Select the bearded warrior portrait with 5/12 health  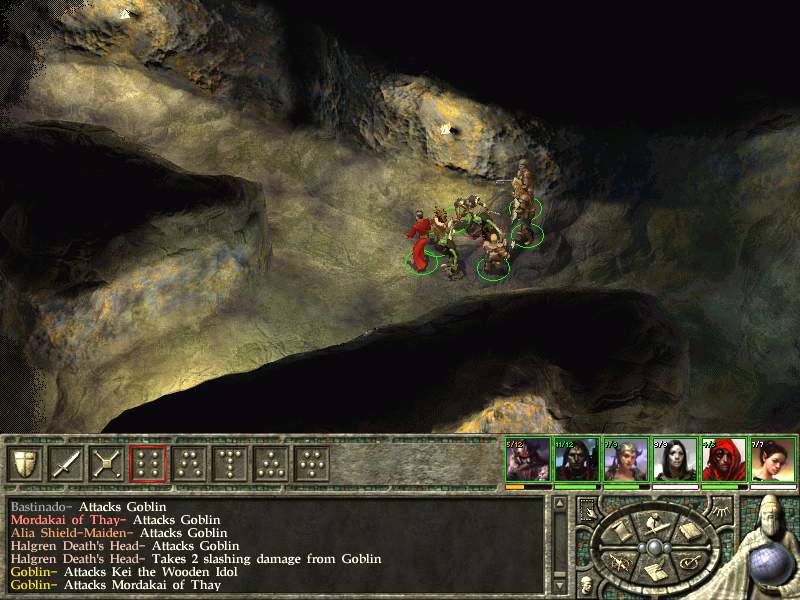coord(528,462)
